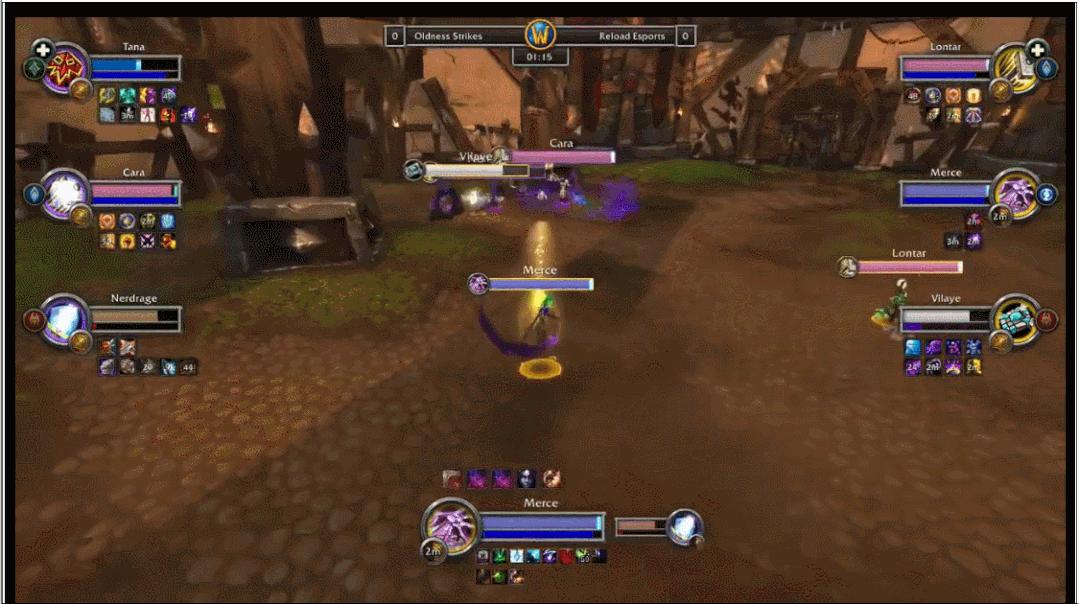Select the Reload Esports team name banner

pyautogui.click(x=630, y=36)
